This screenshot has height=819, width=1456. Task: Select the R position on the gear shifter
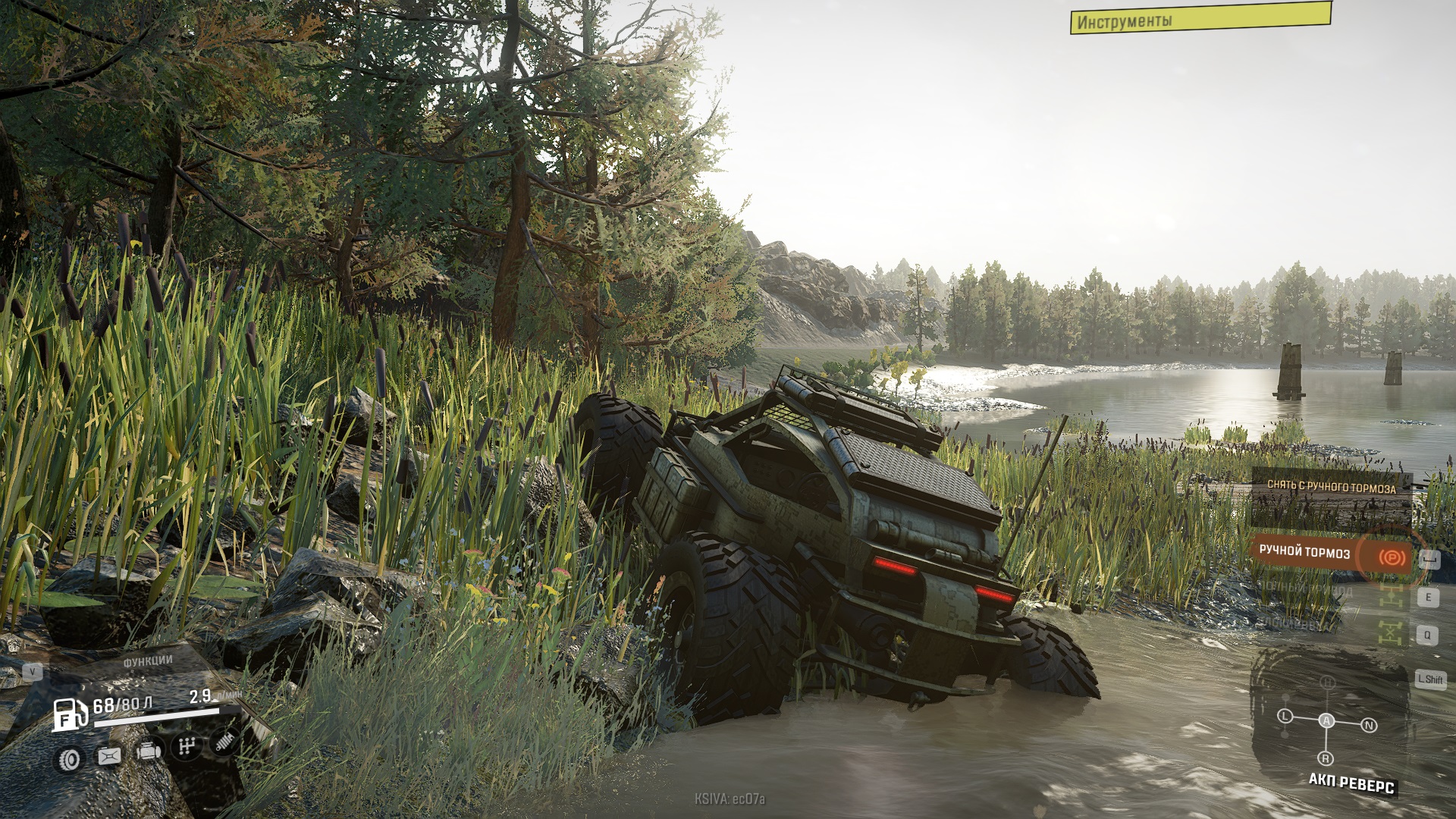(x=1326, y=758)
